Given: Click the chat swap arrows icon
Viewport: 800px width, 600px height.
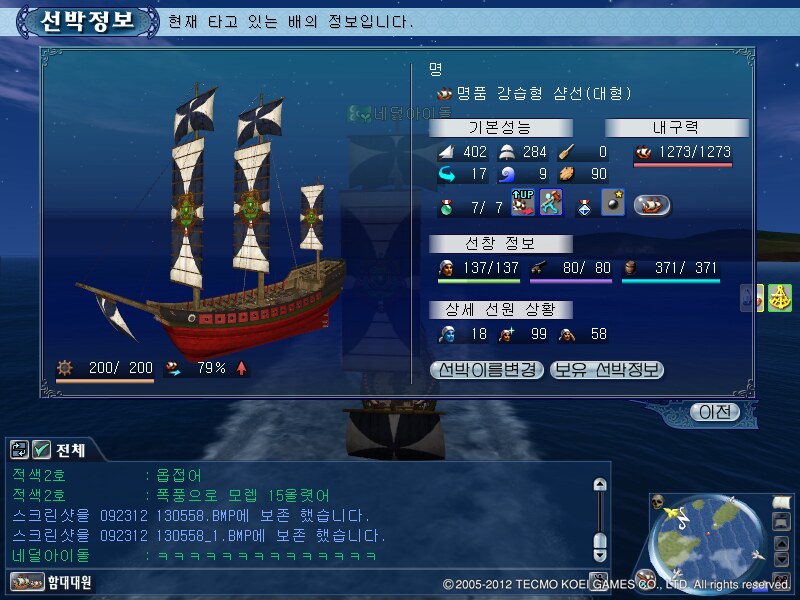Looking at the screenshot, I should tap(20, 450).
